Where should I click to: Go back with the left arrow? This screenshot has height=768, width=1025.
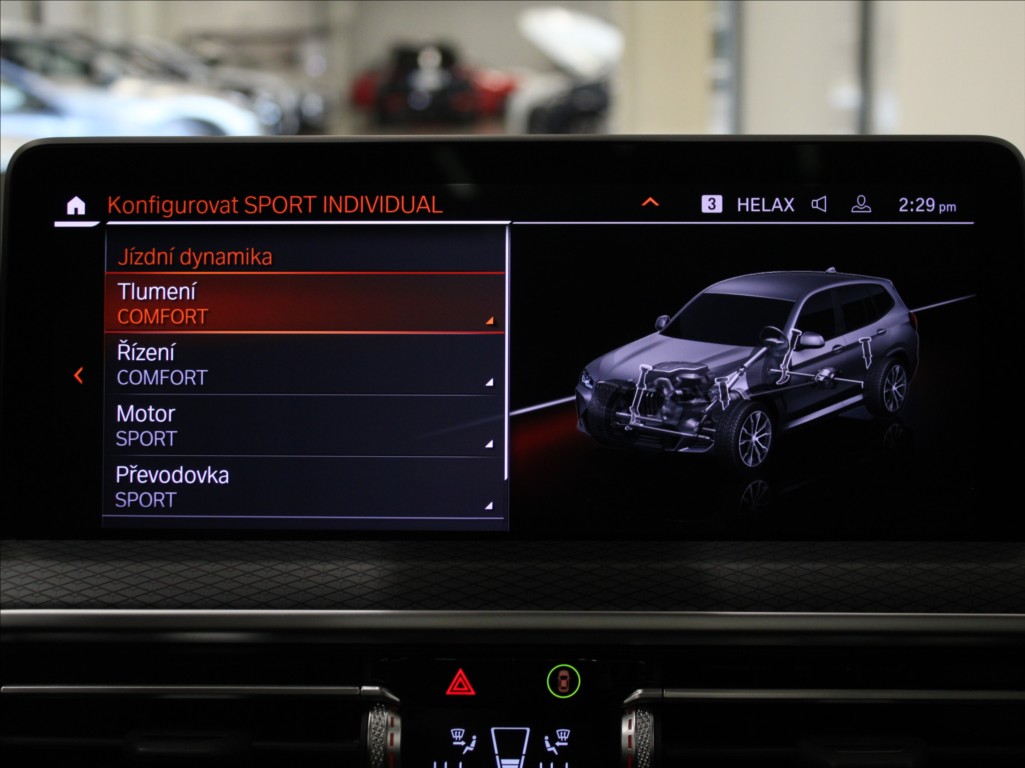[78, 376]
